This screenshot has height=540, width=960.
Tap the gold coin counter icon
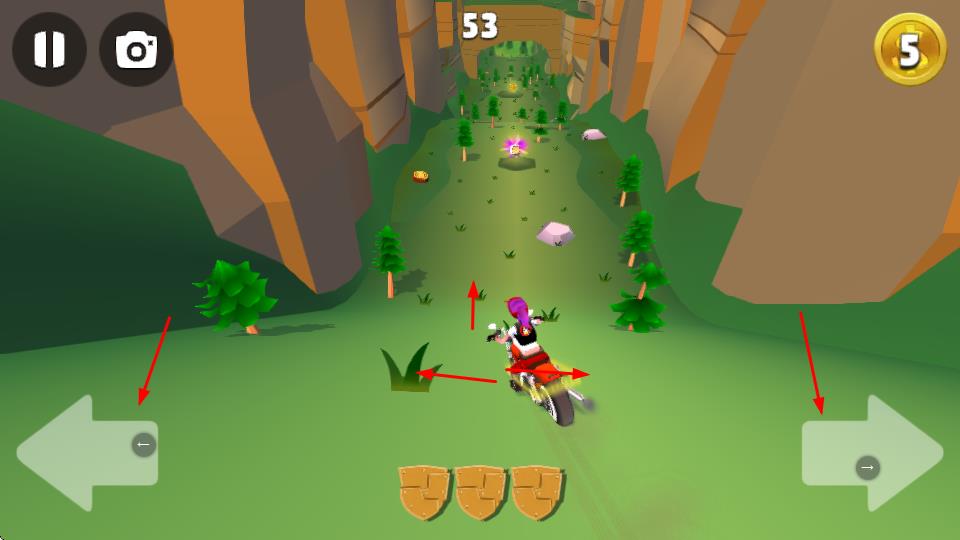[909, 49]
